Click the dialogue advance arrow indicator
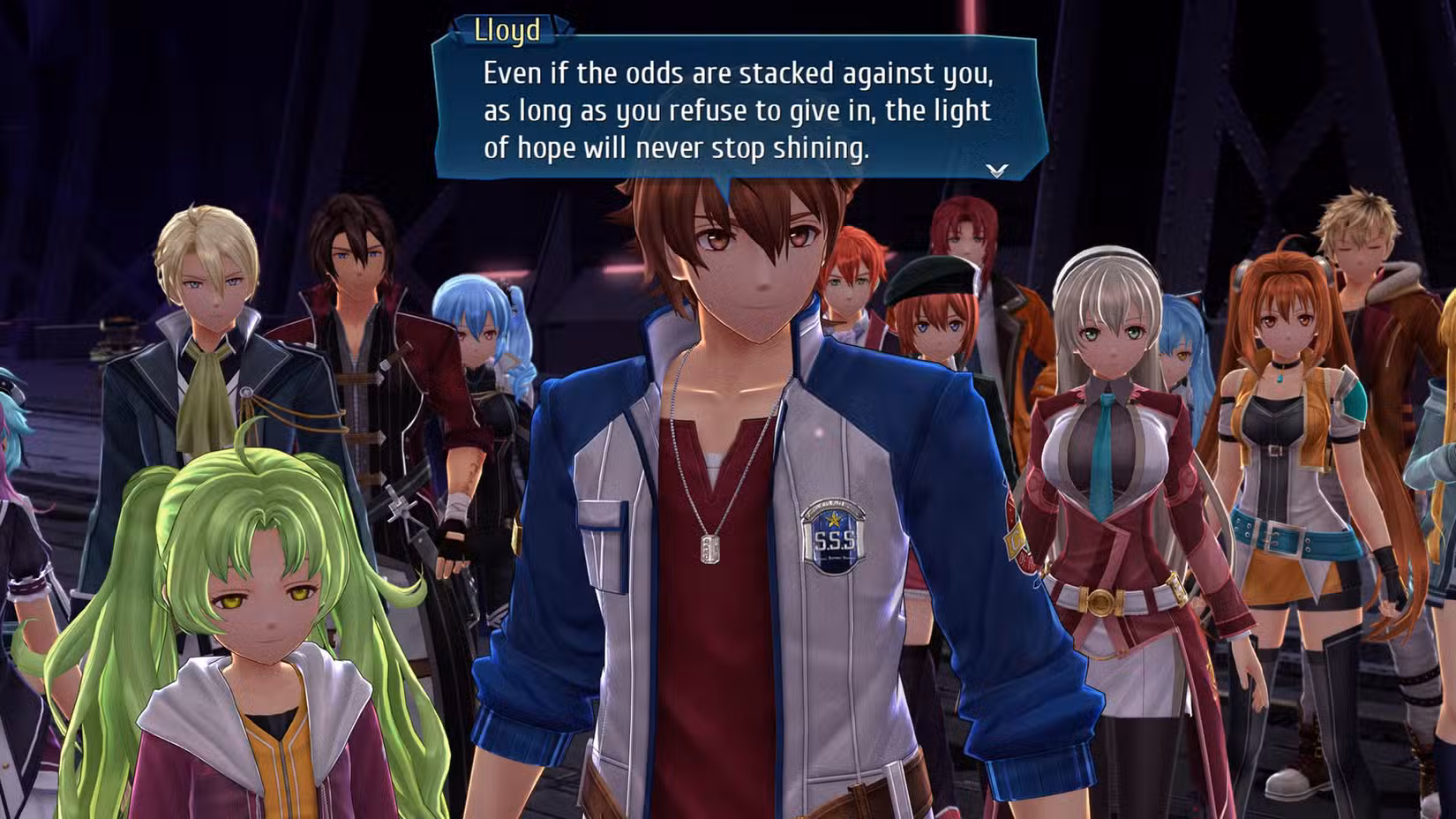Screen dimensions: 1456x819 [x=997, y=169]
